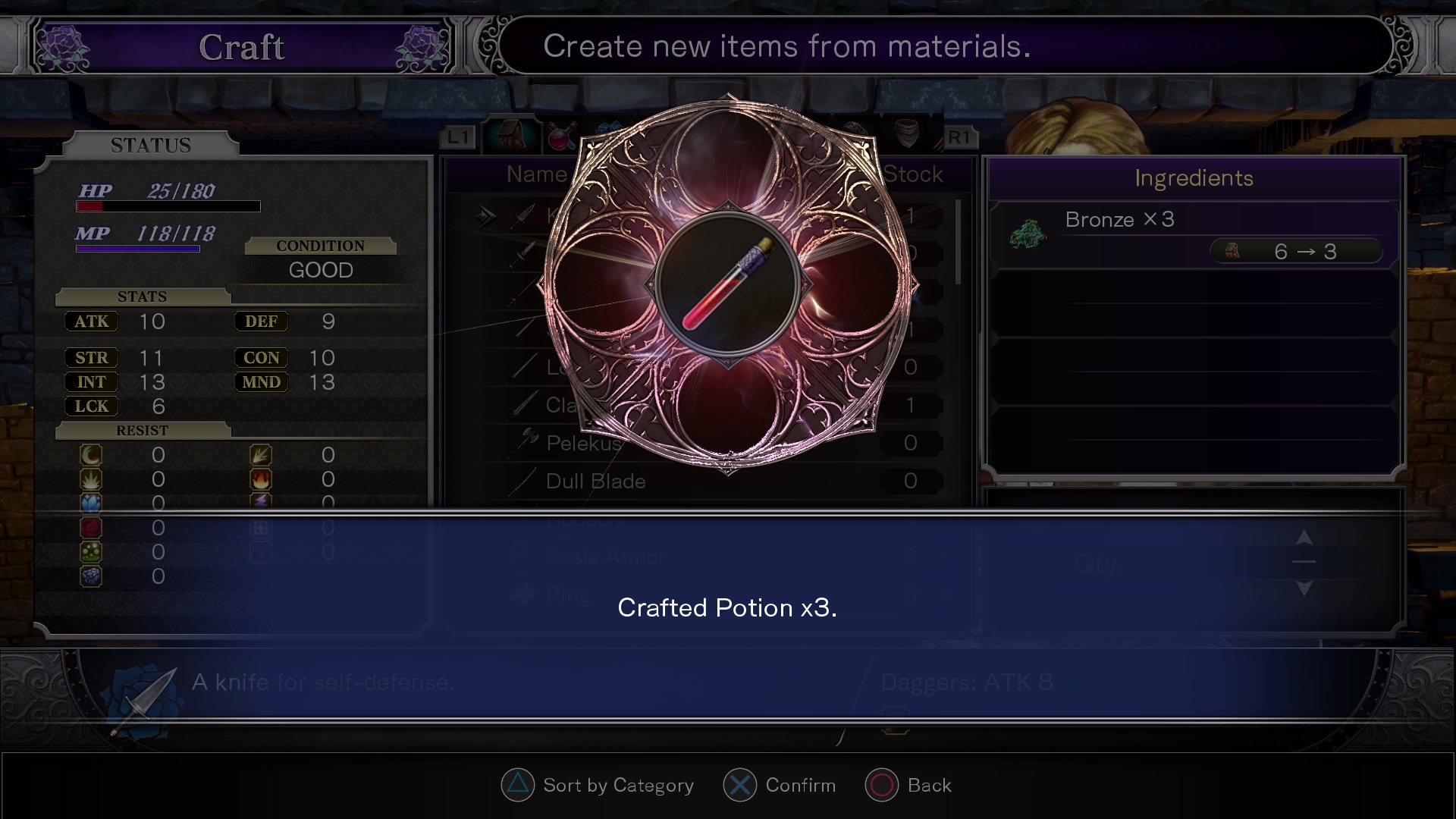Open the scarf category tab
Image resolution: width=1456 pixels, height=819 pixels.
point(906,134)
